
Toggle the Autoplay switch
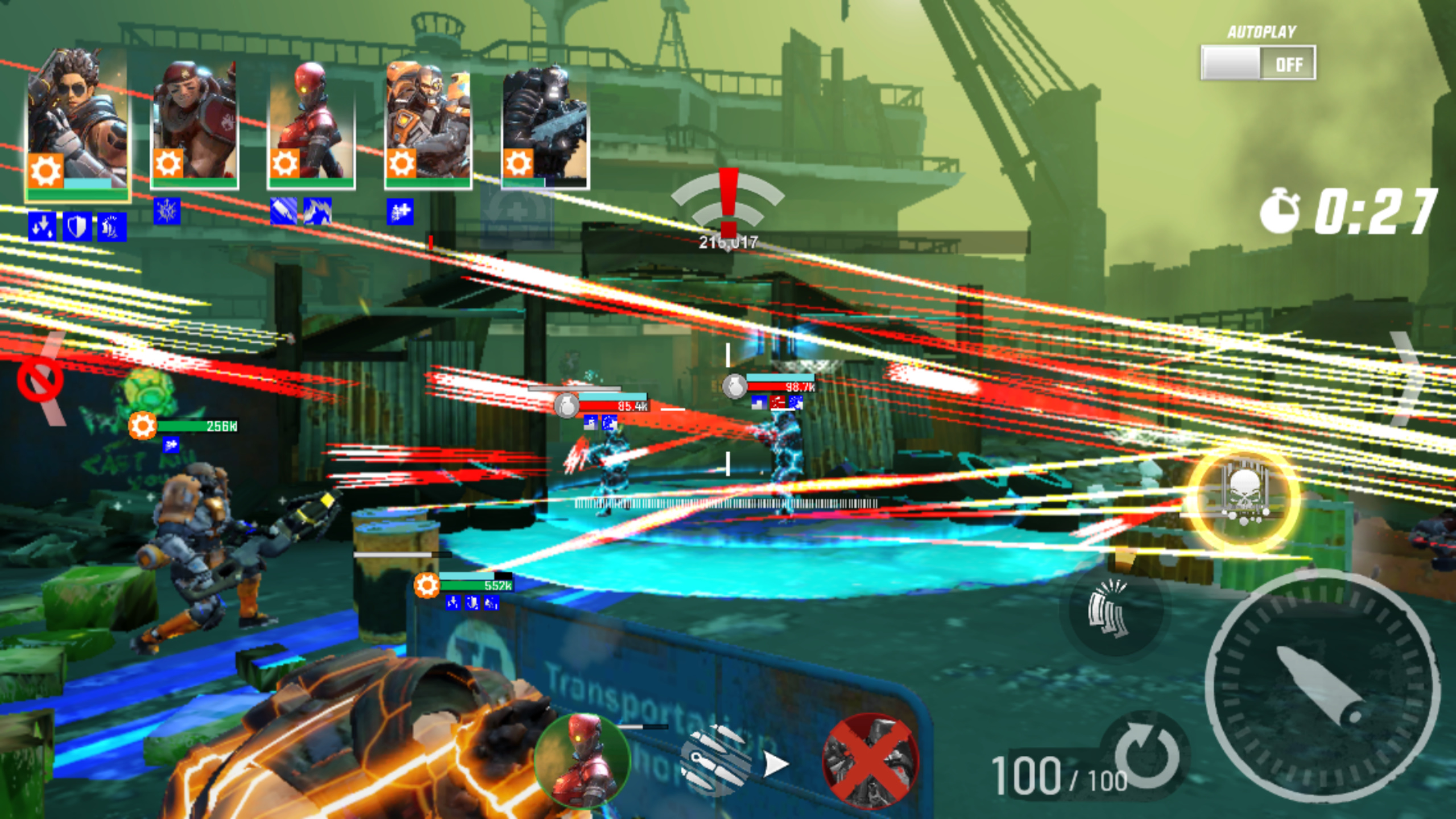[1258, 63]
